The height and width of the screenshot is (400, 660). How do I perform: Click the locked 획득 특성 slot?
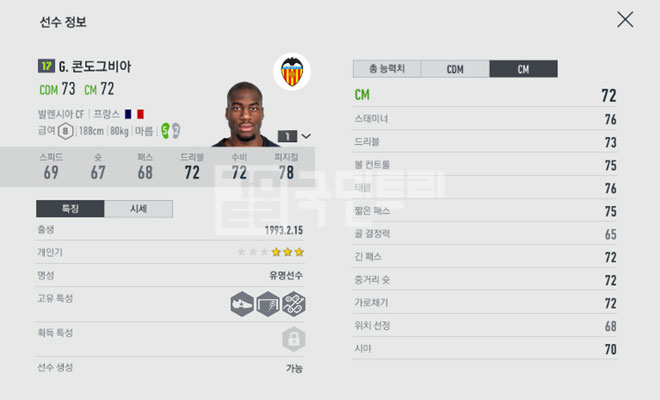293,338
